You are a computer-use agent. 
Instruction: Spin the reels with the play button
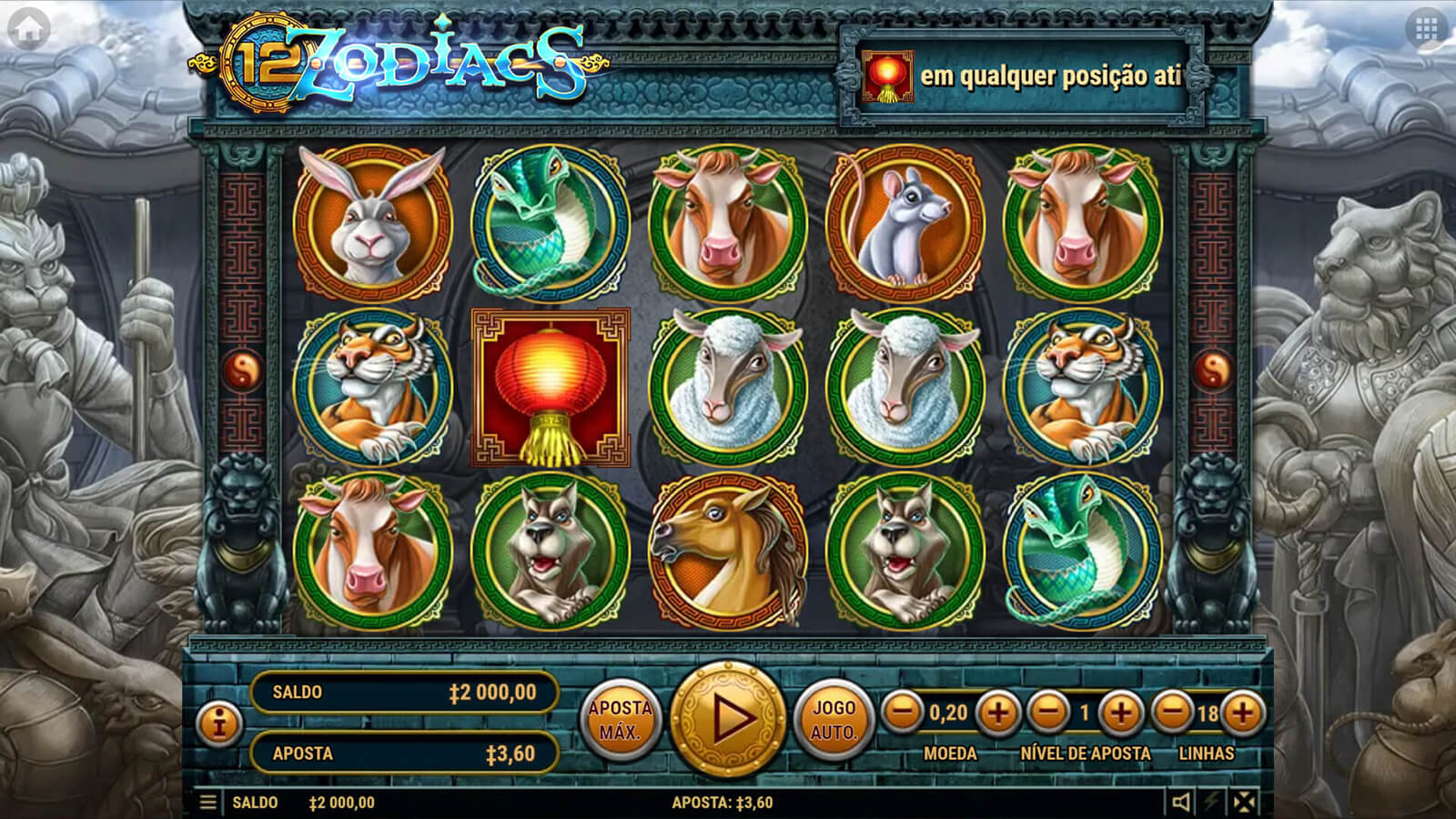point(727,719)
